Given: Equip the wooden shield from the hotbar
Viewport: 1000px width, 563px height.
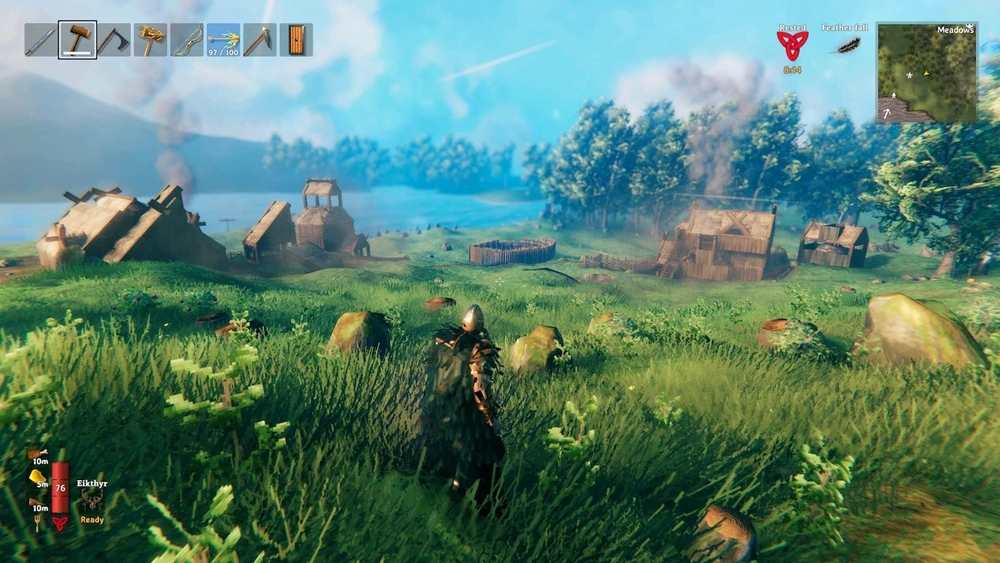Looking at the screenshot, I should 296,40.
